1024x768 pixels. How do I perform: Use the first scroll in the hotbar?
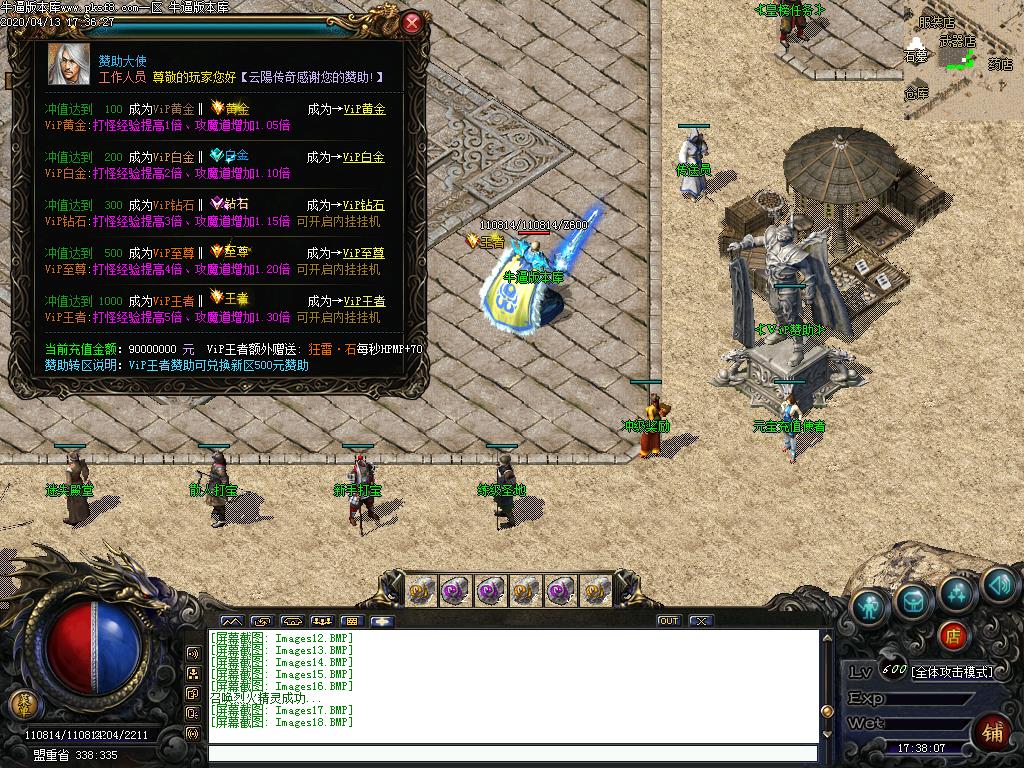coord(423,590)
